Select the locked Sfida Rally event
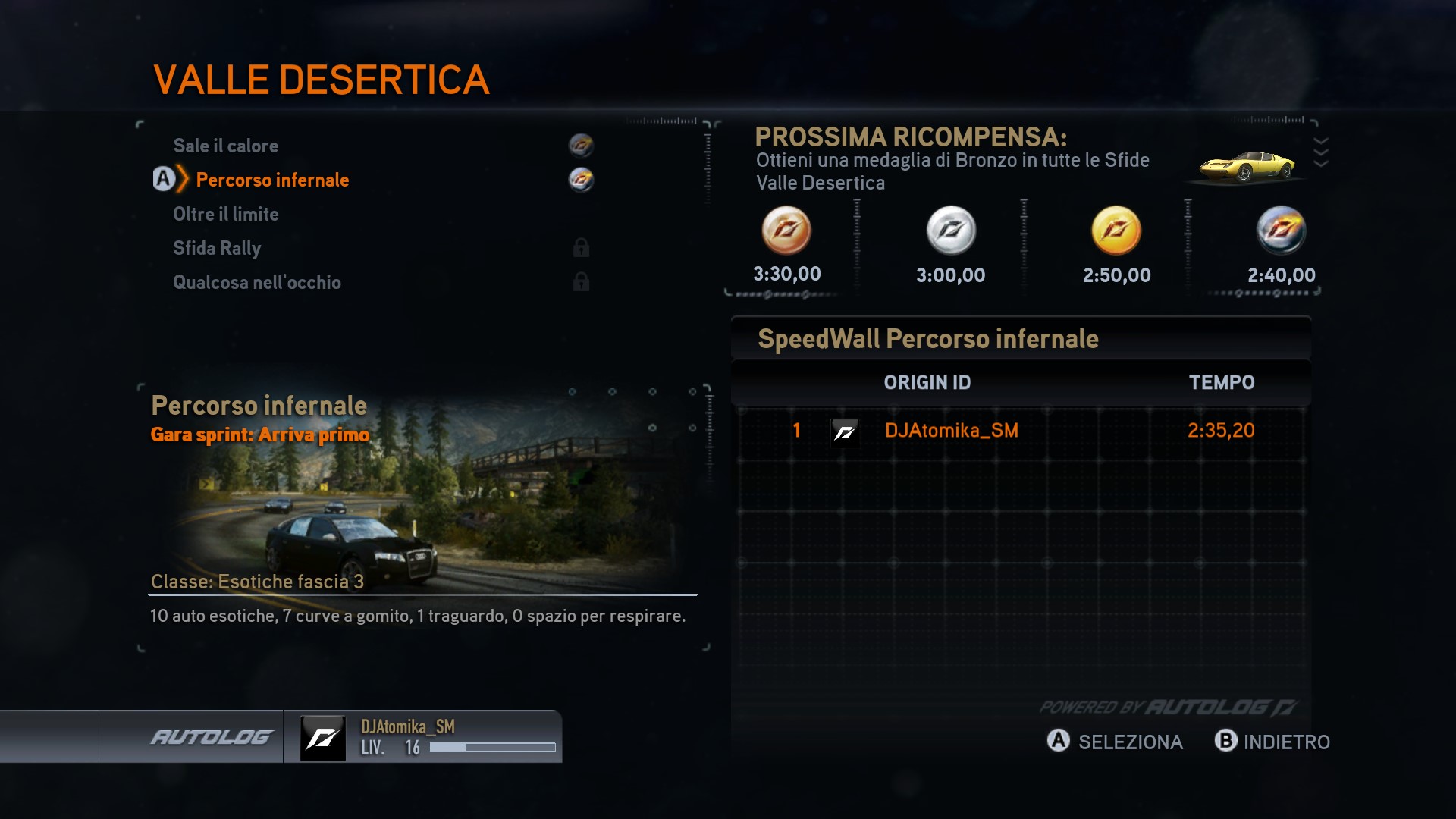The width and height of the screenshot is (1456, 819). click(x=217, y=248)
